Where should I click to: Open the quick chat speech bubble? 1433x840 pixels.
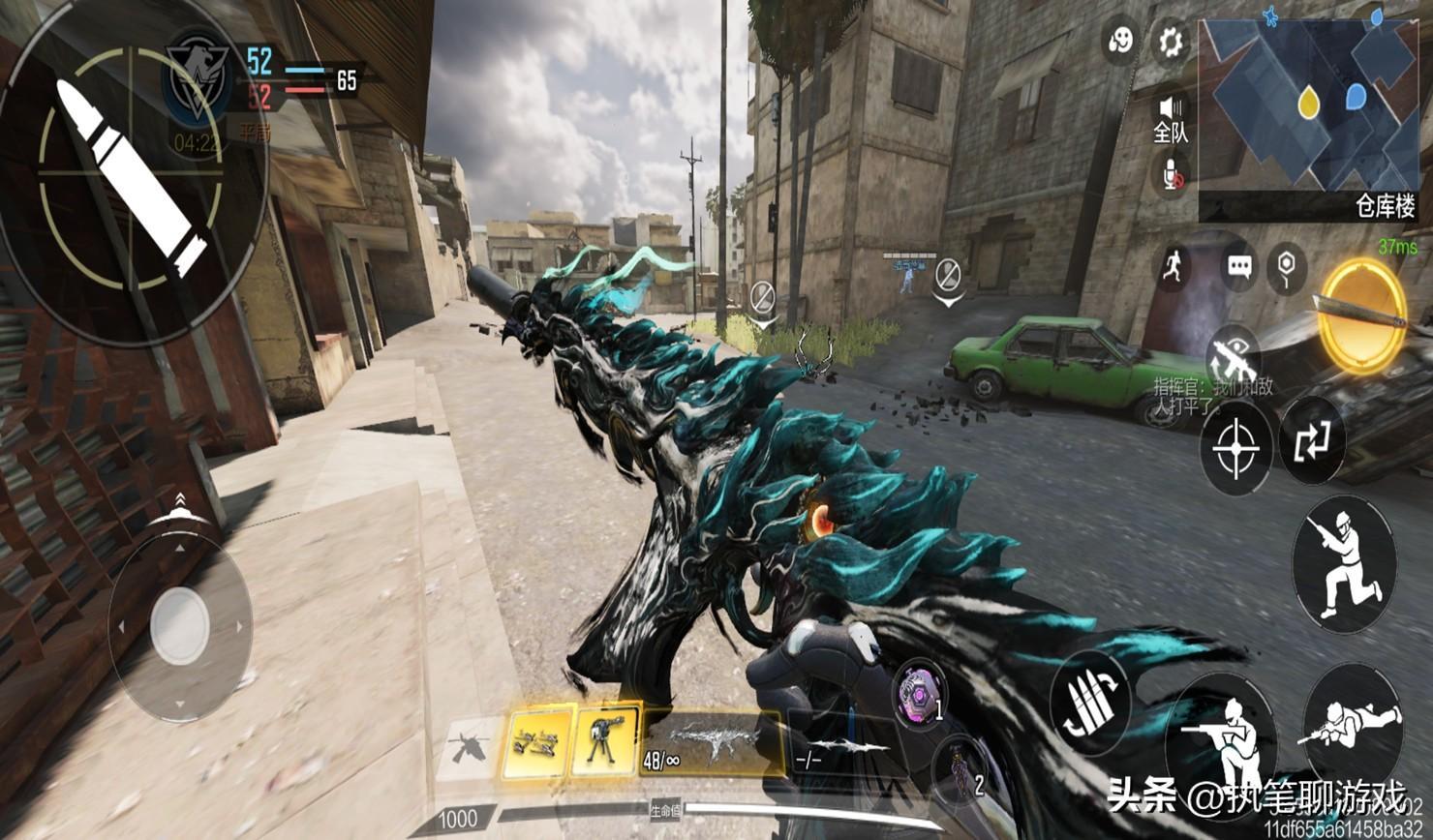[x=1238, y=266]
